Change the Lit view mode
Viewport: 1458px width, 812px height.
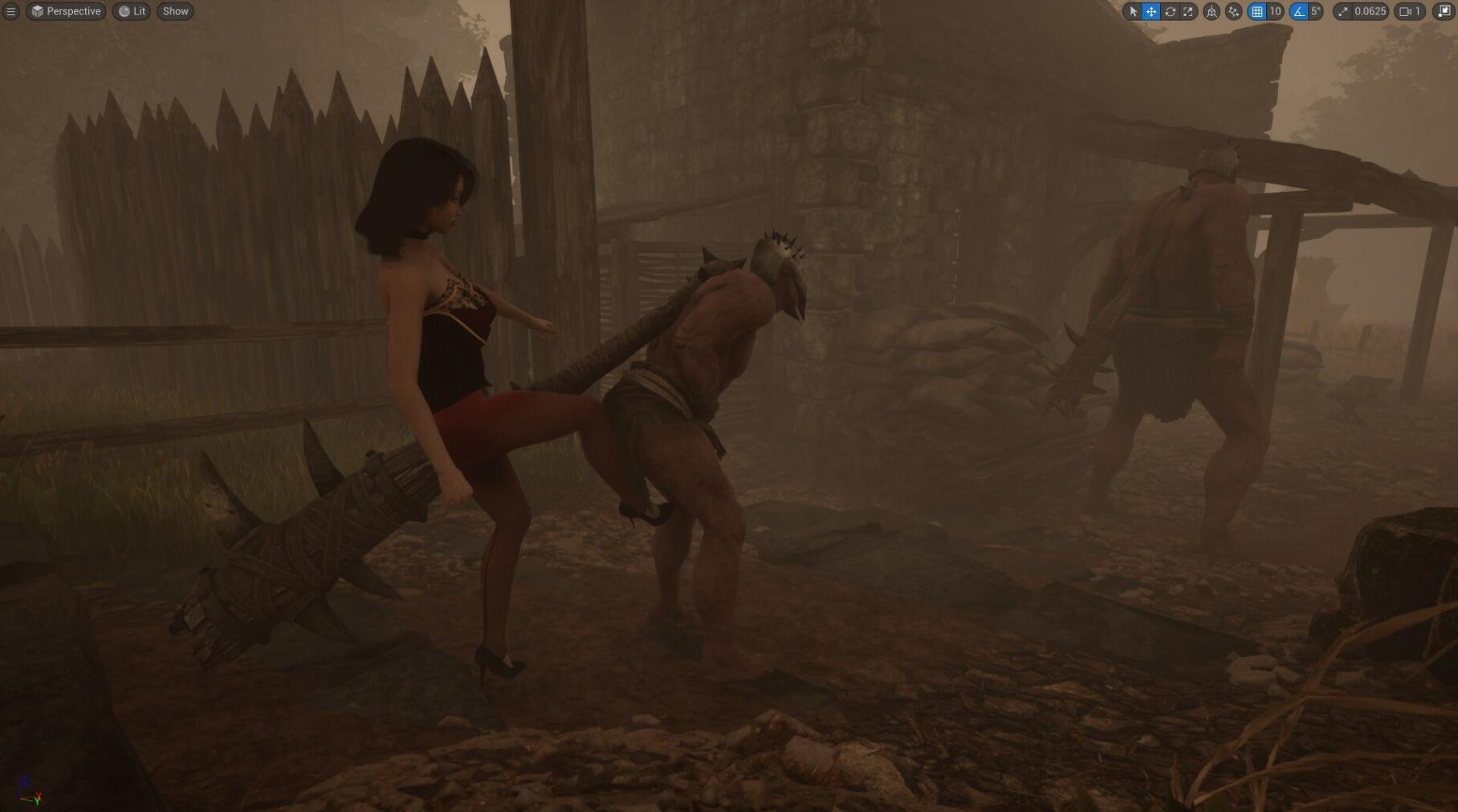(x=132, y=11)
